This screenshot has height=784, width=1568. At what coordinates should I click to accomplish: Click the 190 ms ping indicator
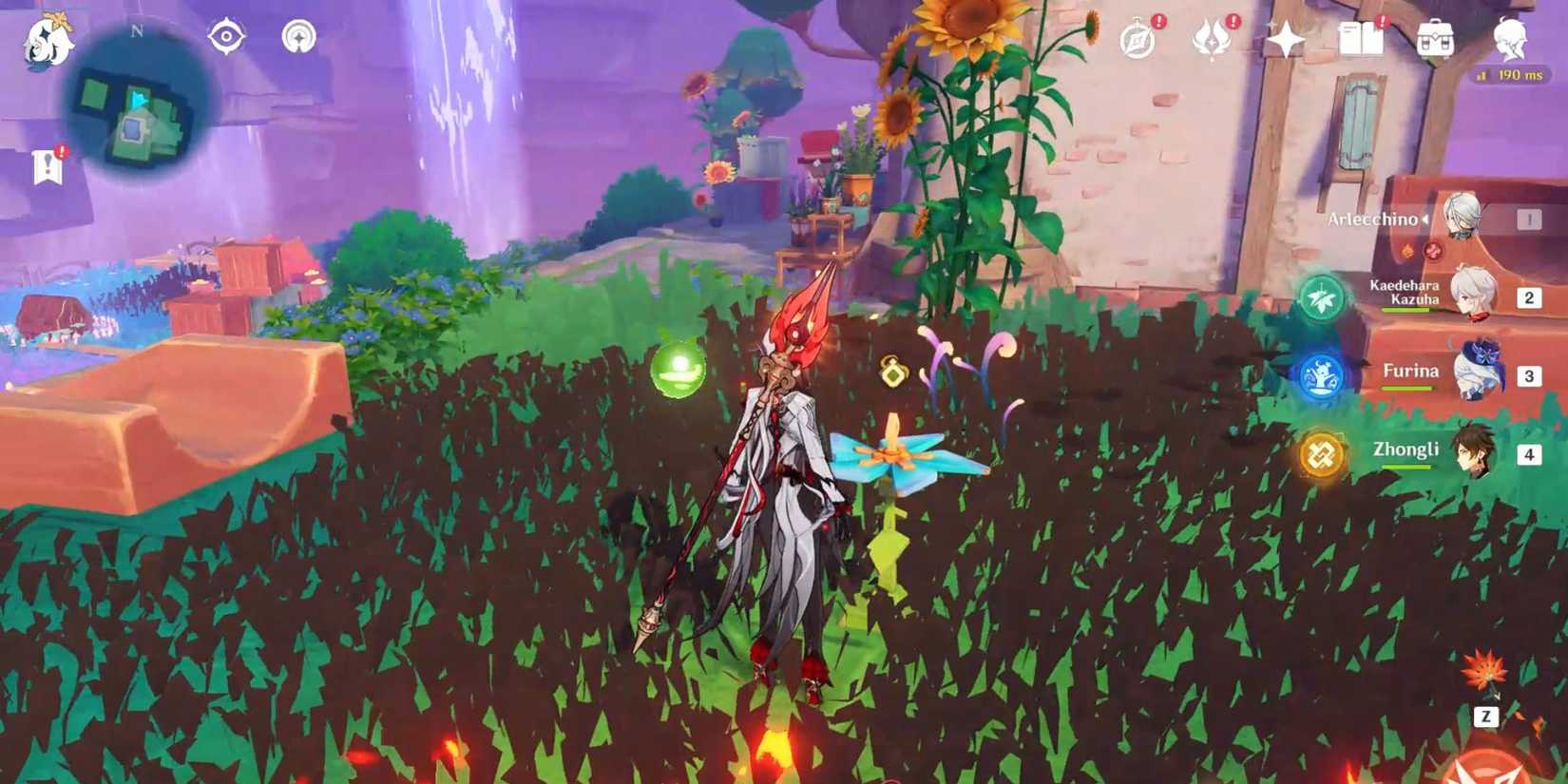click(x=1515, y=73)
